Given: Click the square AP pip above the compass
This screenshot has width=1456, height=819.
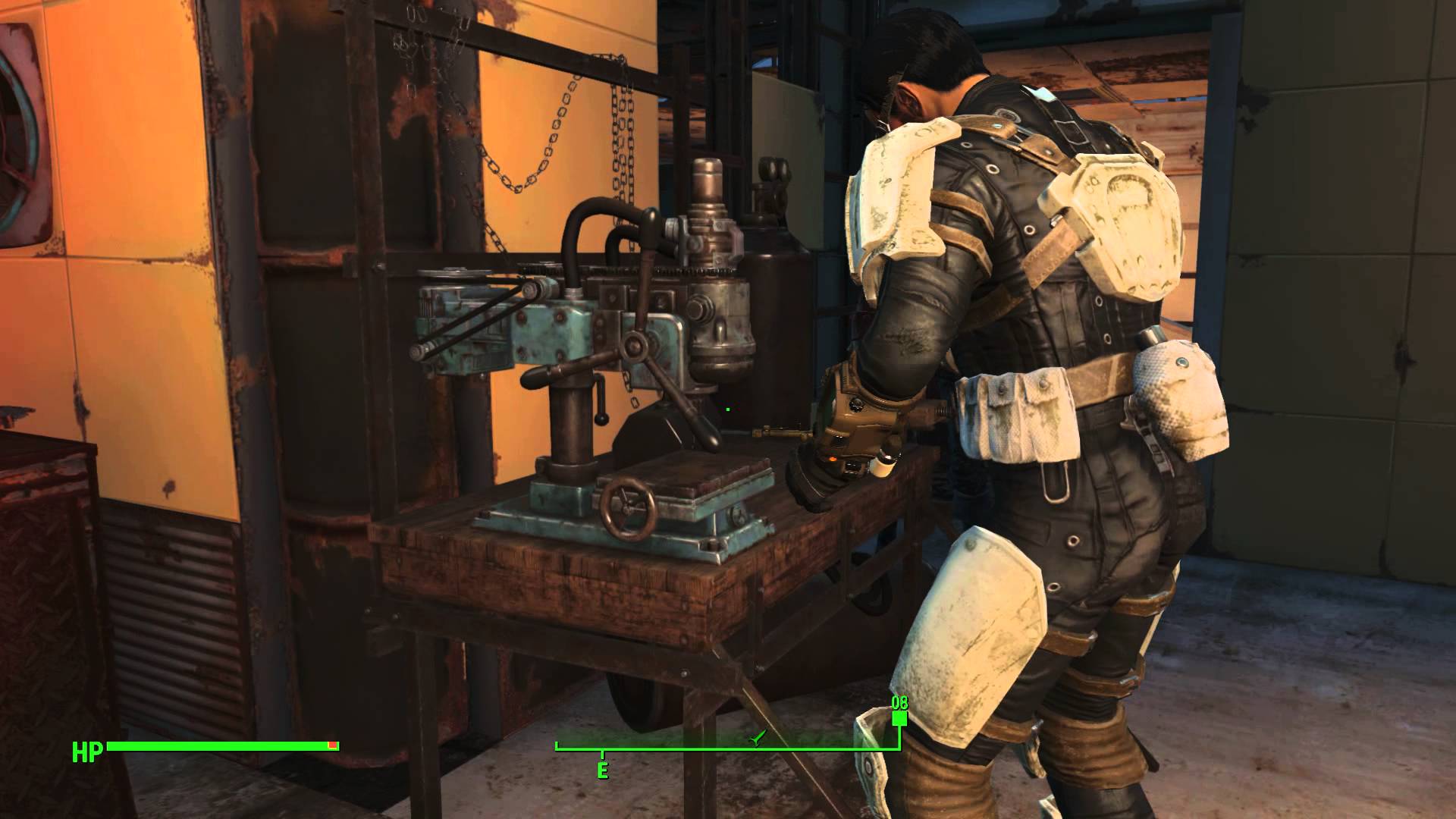Looking at the screenshot, I should pos(899,719).
